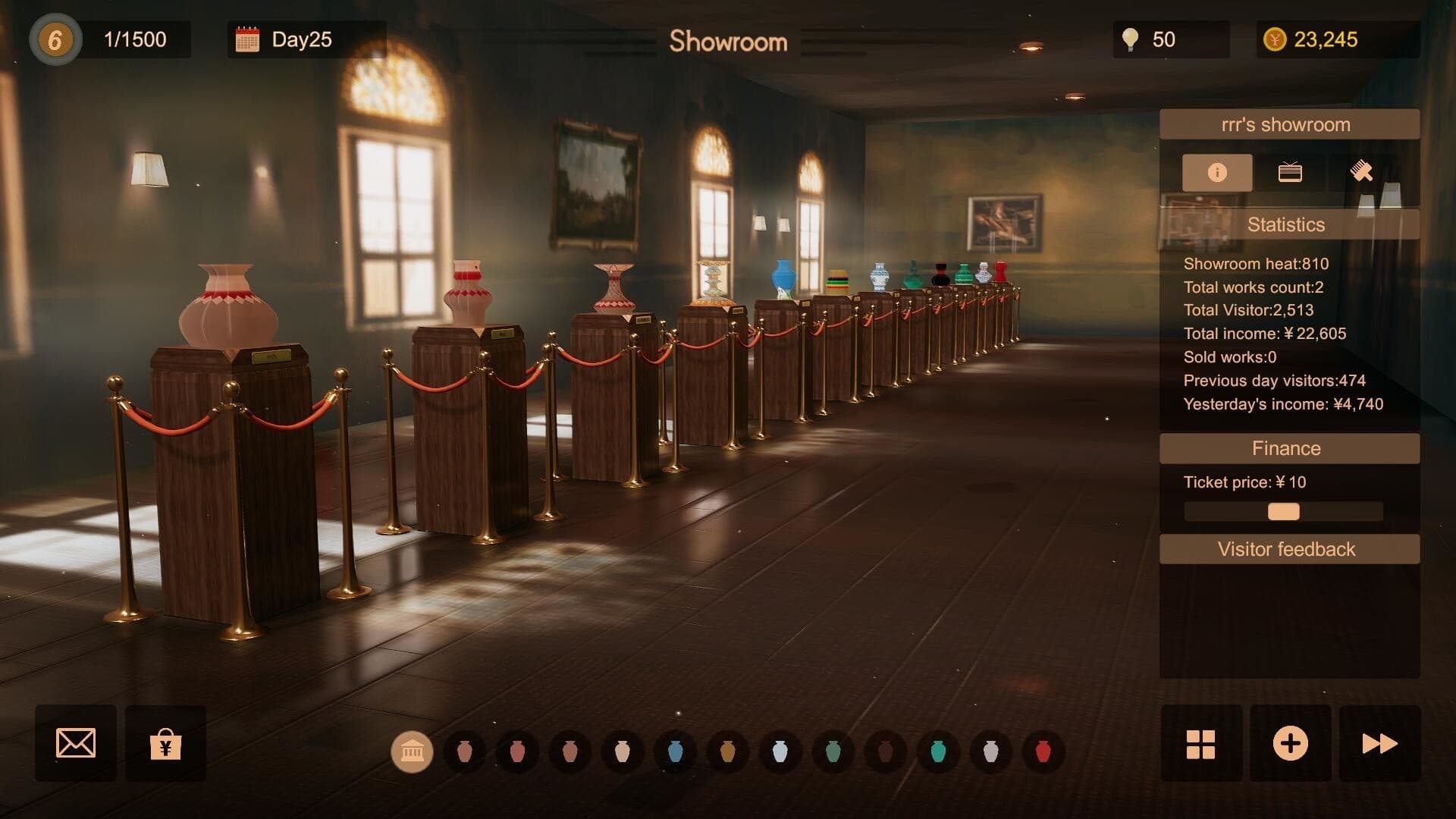The height and width of the screenshot is (819, 1456).
Task: Select the bright red vase icon
Action: tap(1043, 752)
